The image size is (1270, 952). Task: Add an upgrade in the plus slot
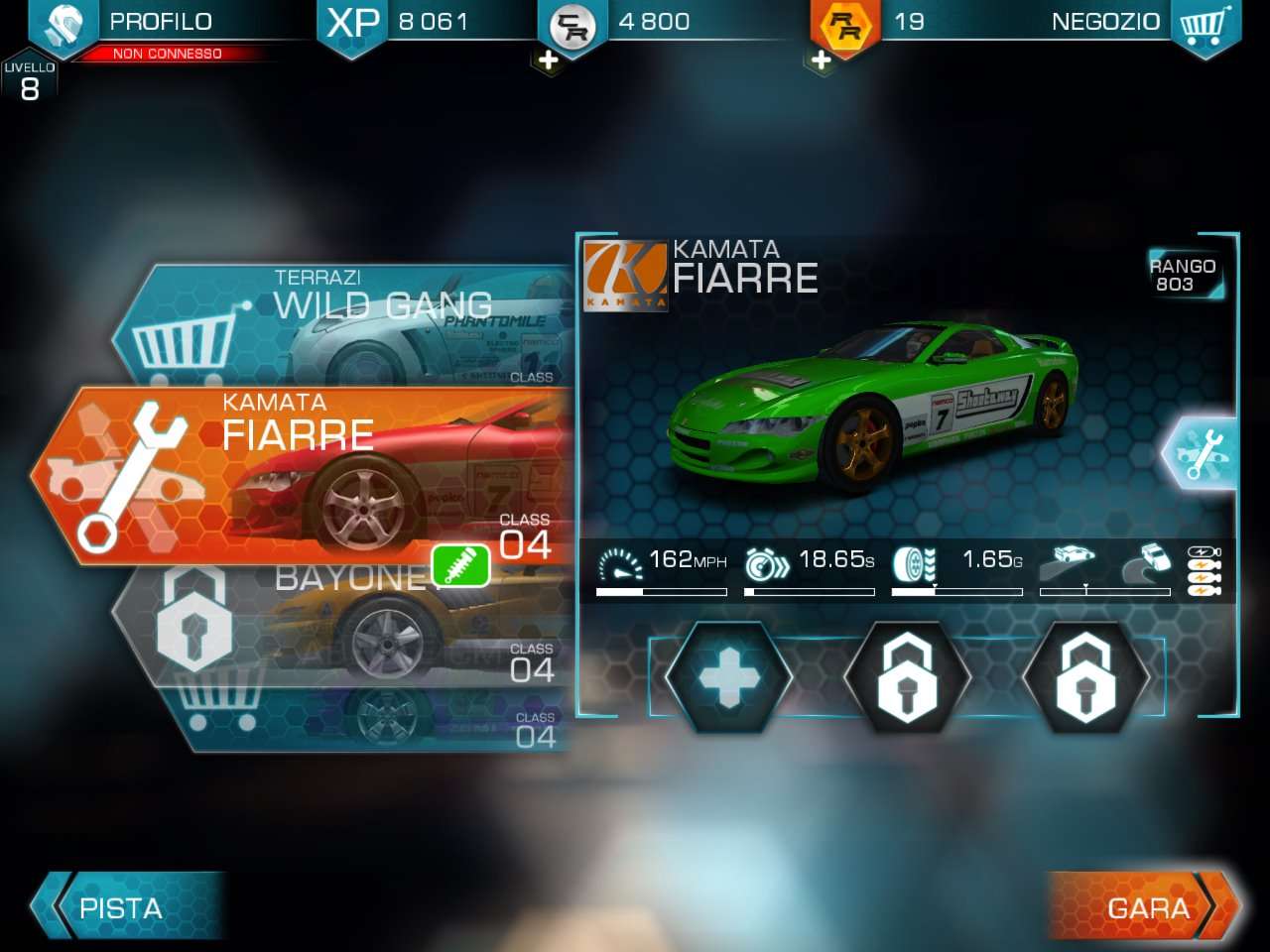[x=728, y=678]
